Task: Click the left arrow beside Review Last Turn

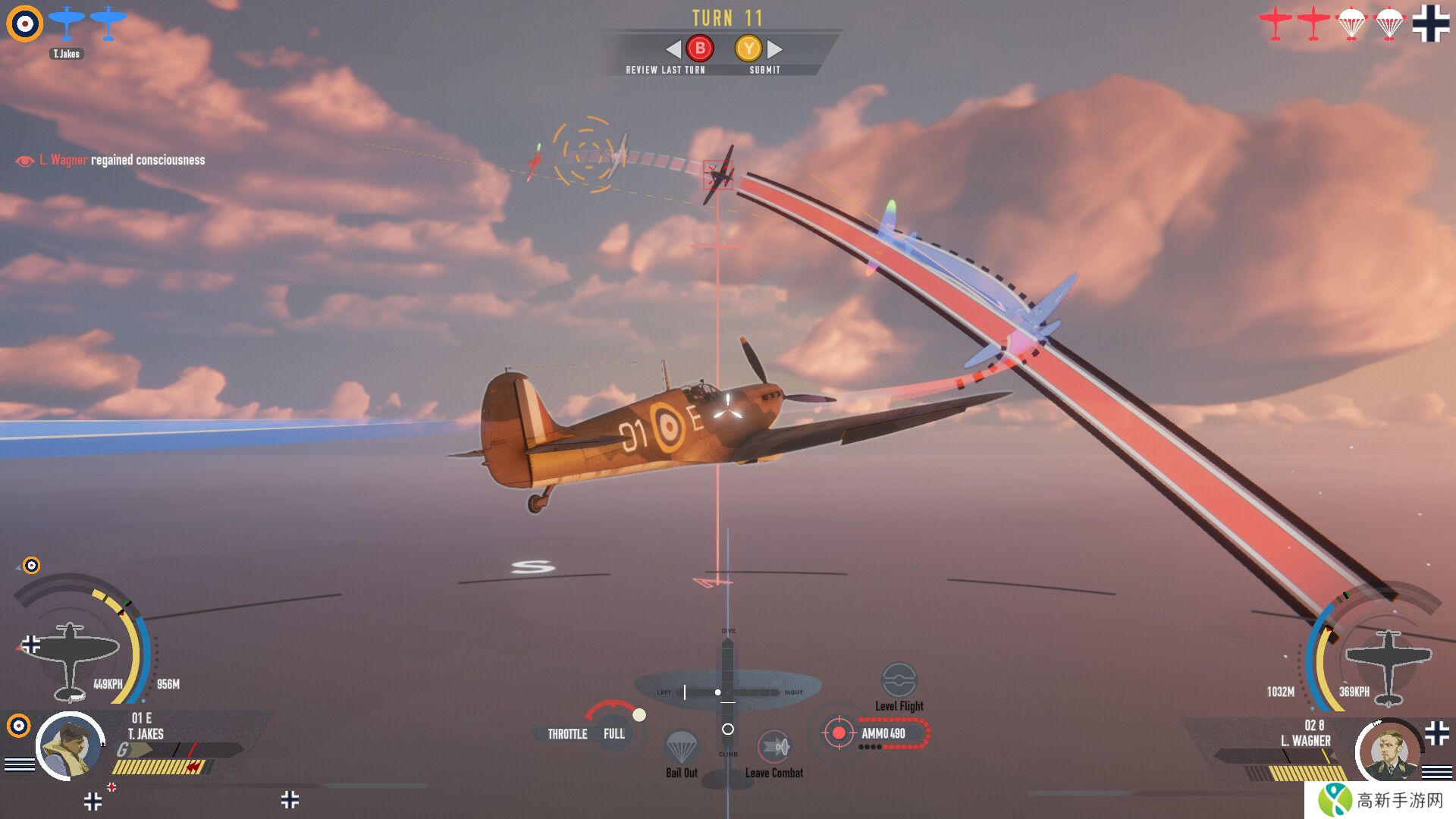Action: pyautogui.click(x=673, y=49)
